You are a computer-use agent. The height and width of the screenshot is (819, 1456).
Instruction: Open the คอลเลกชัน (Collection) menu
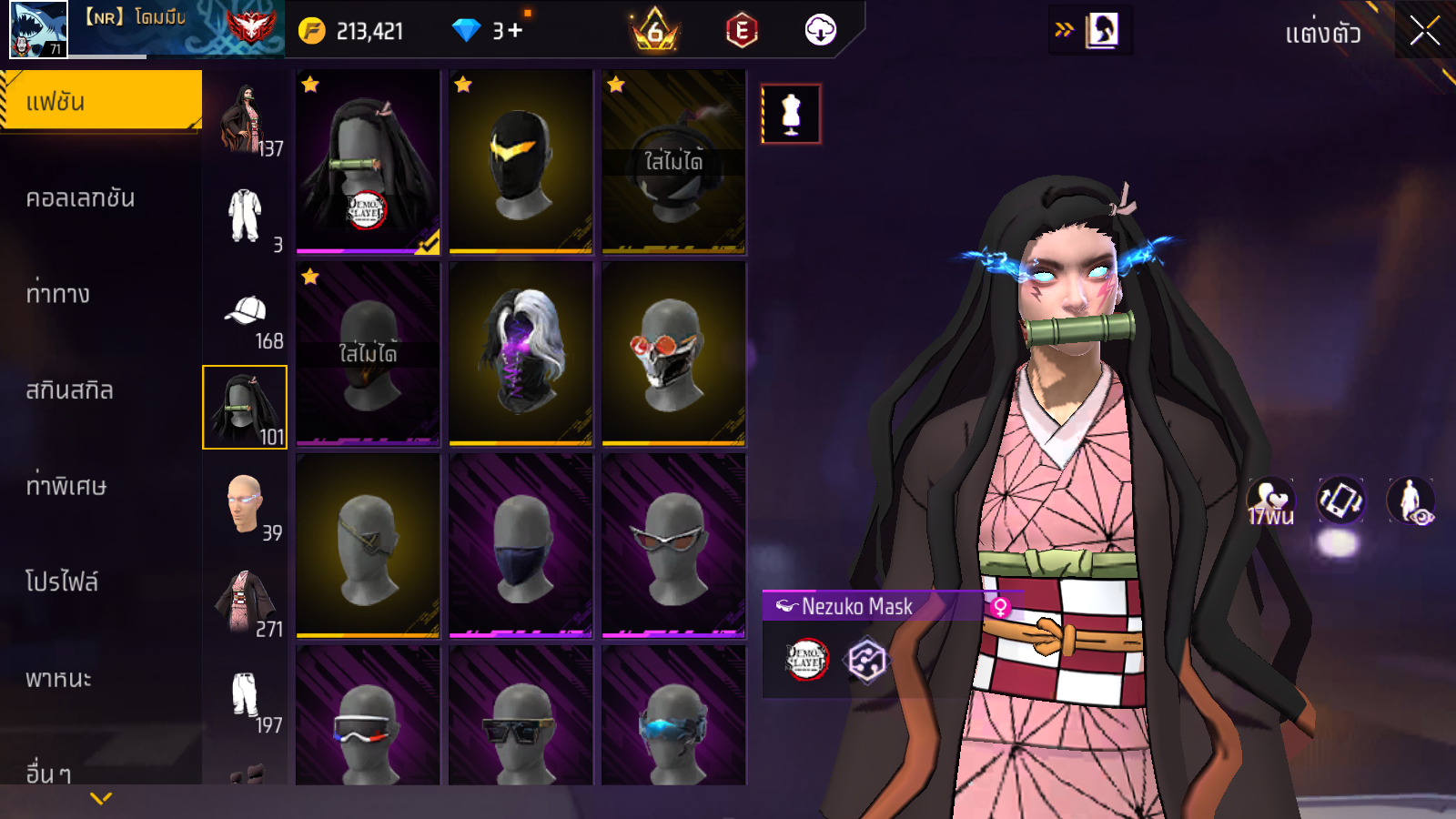click(80, 198)
